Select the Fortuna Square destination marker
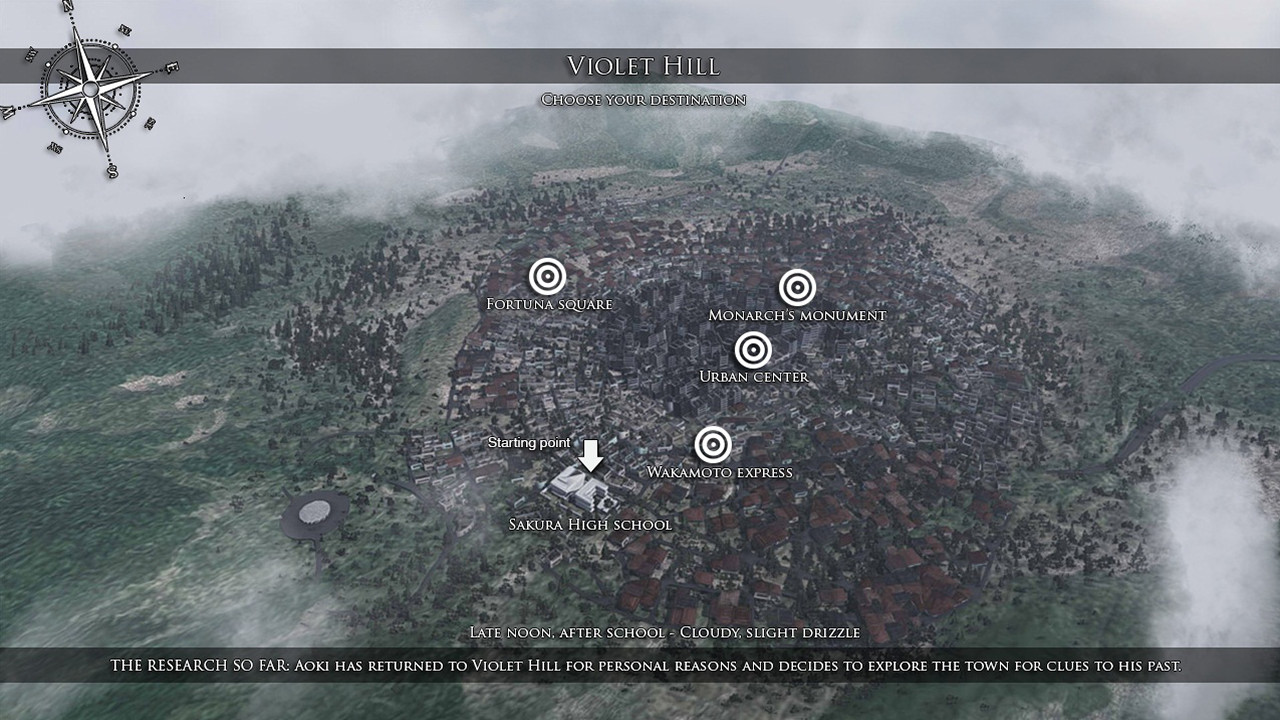 pos(549,276)
